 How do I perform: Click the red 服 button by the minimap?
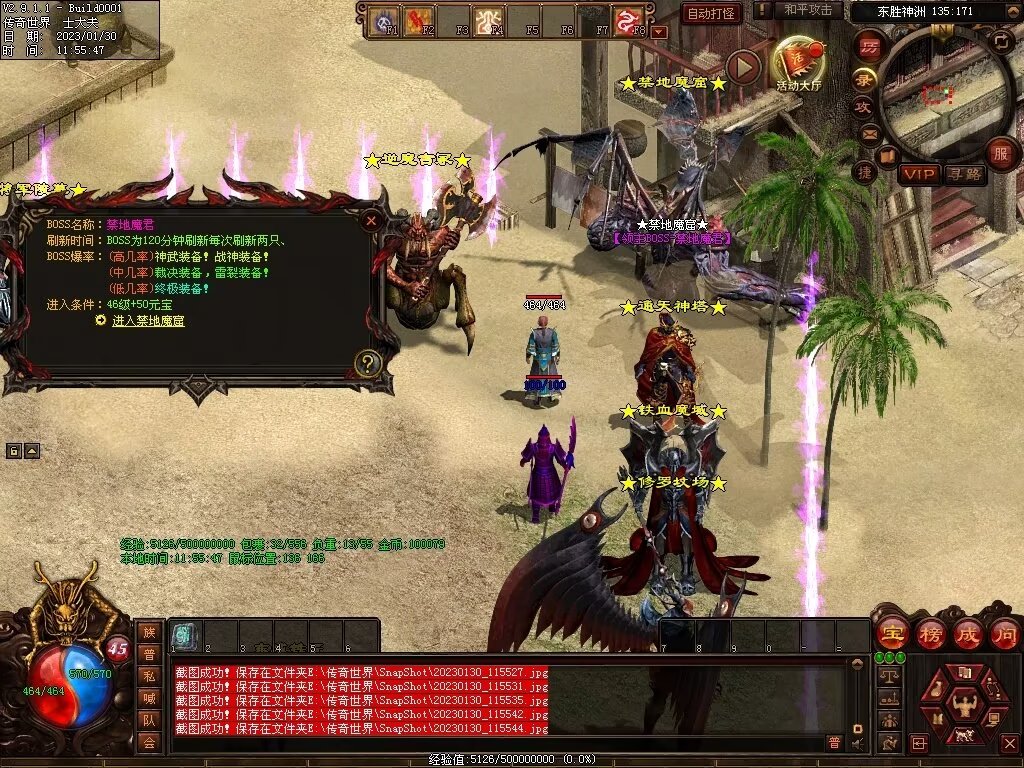pyautogui.click(x=1000, y=153)
